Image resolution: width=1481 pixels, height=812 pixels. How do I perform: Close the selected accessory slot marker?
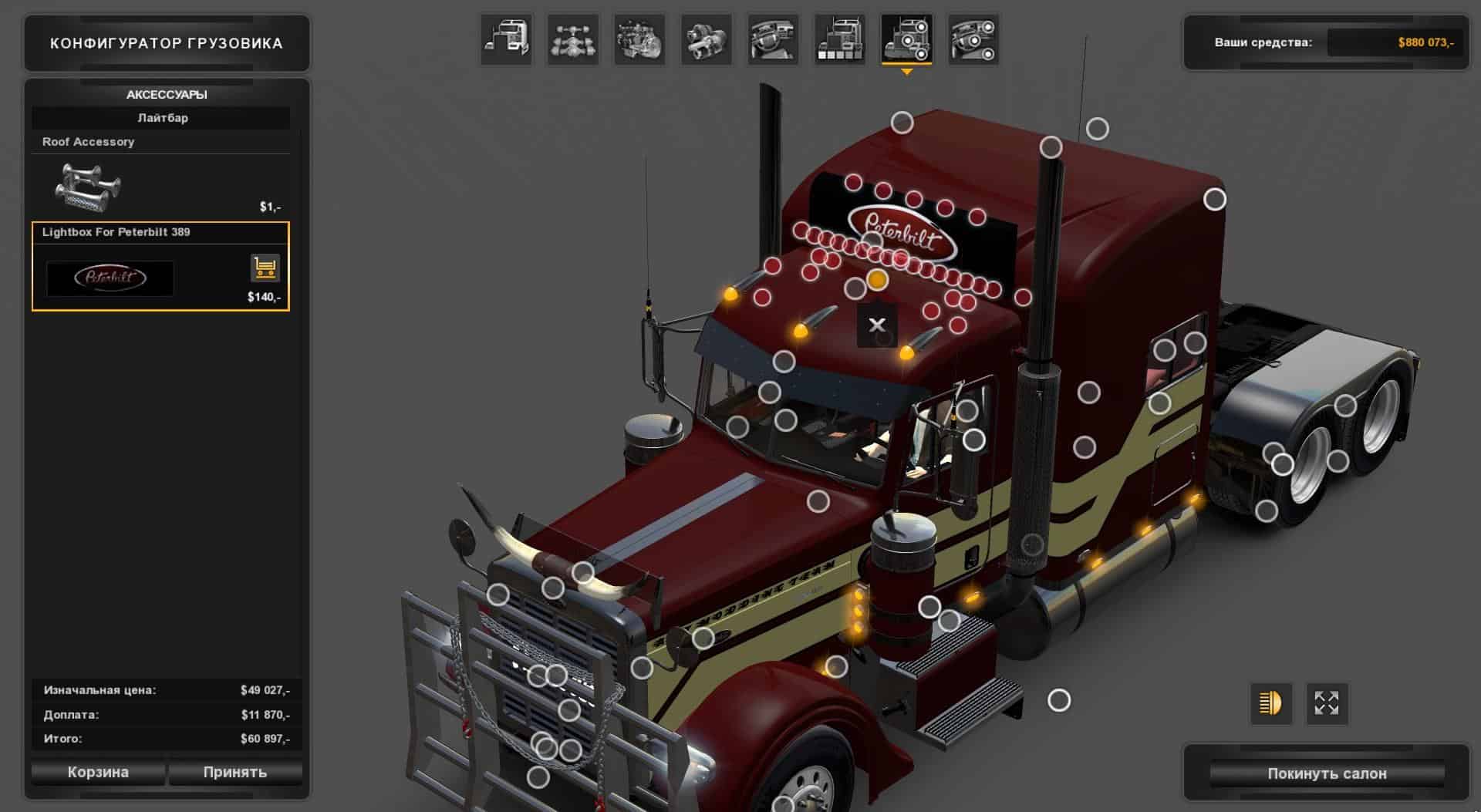[877, 325]
